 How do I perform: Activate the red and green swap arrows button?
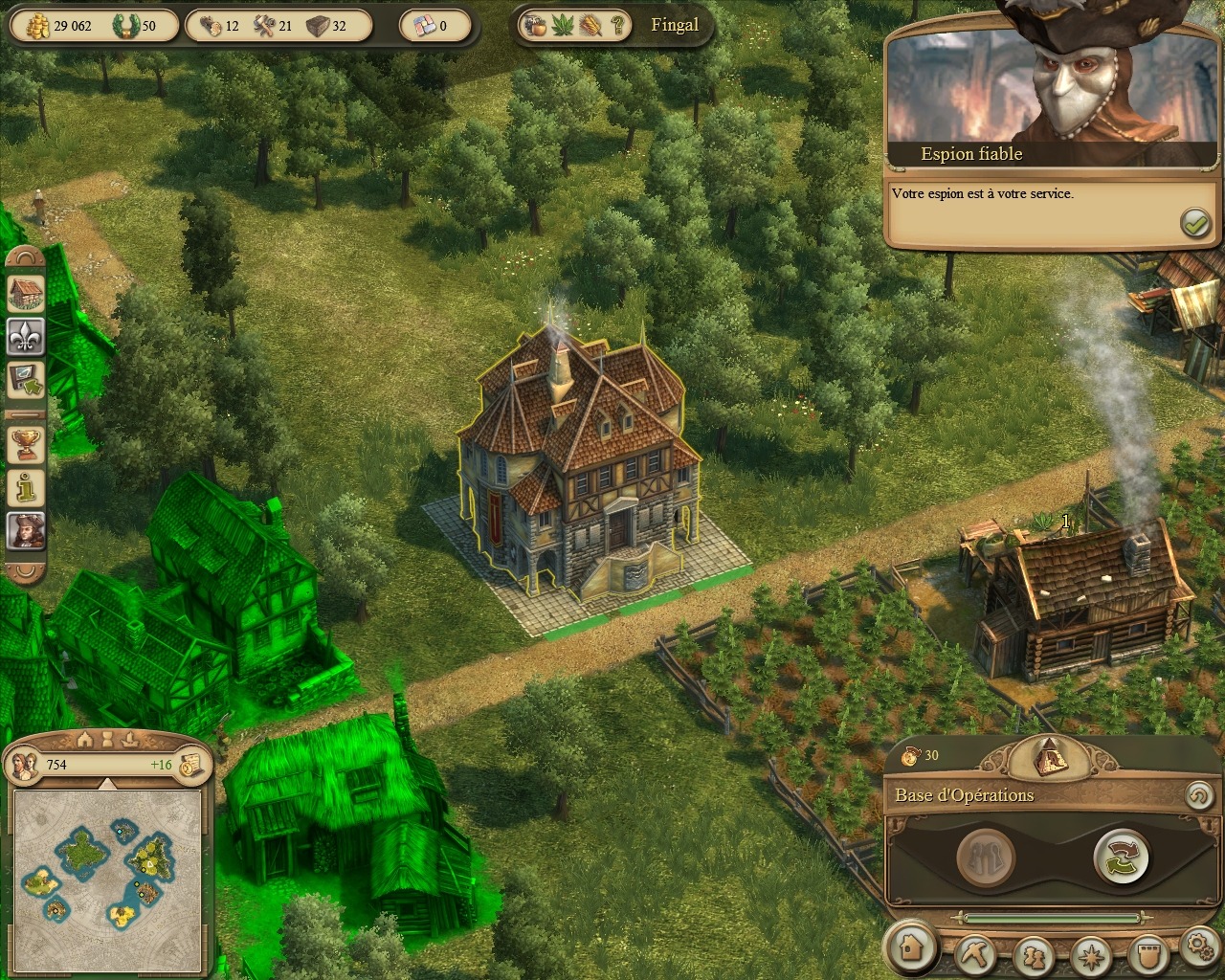[x=1121, y=857]
